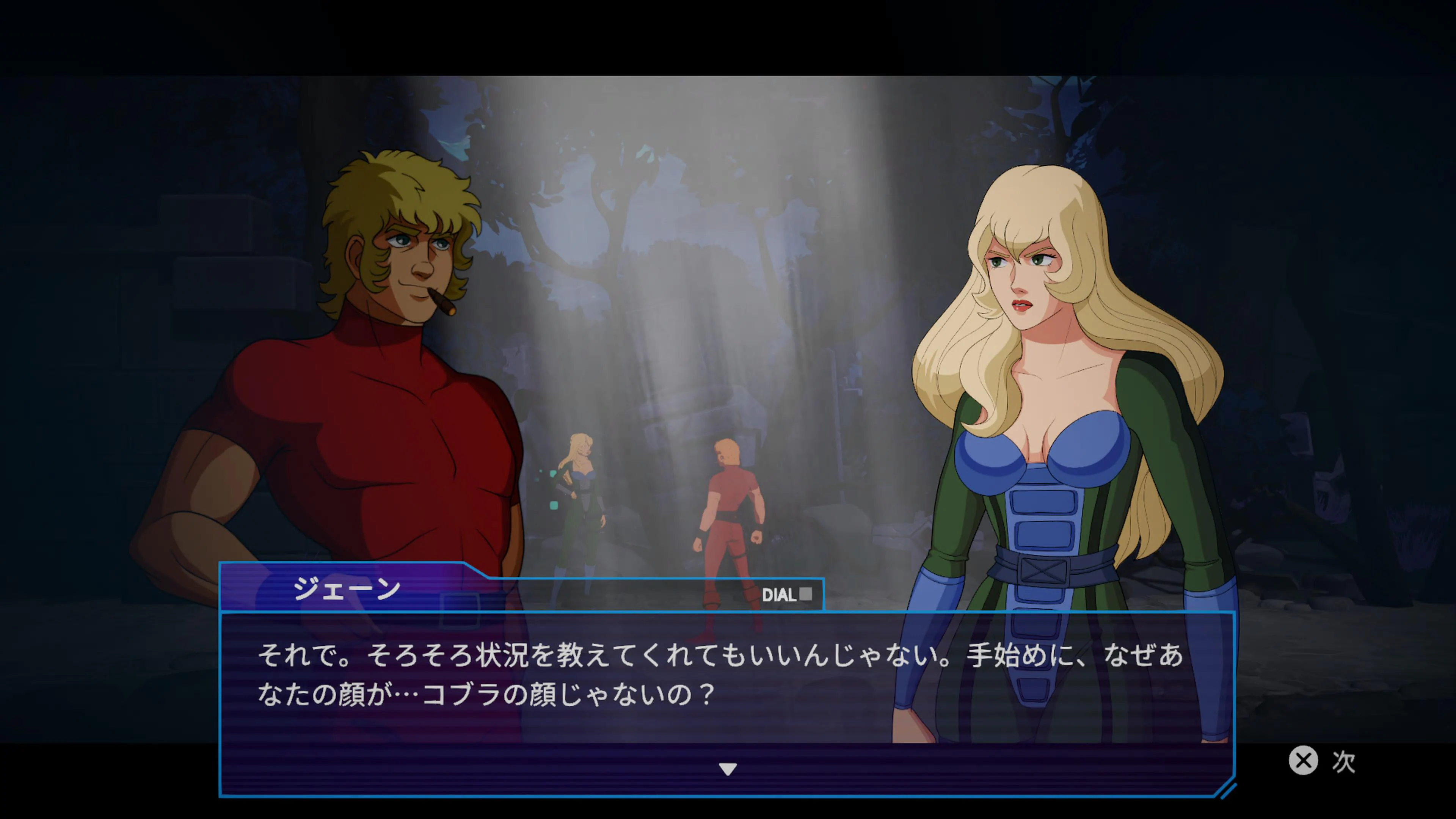Viewport: 1456px width, 819px height.
Task: Expand the dialogue with the down triangle arrow
Action: point(728,769)
